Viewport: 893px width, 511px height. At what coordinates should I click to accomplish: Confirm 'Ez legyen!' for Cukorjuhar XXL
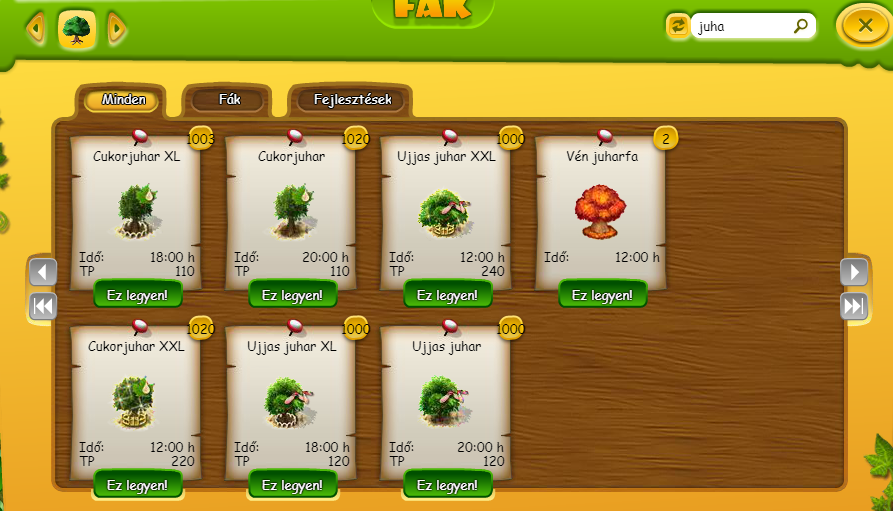[x=138, y=485]
